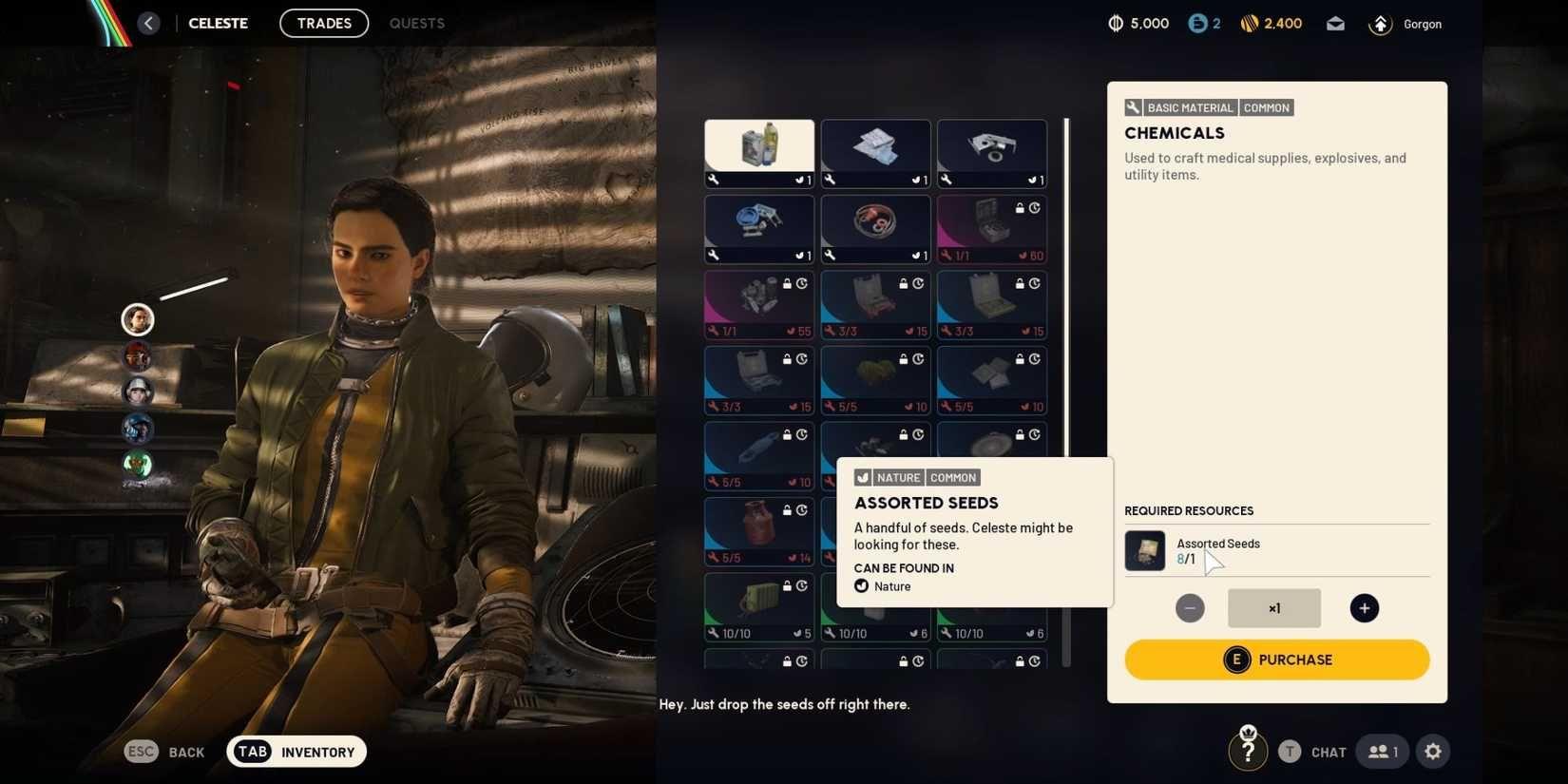Click the 5,000 credits currency icon
This screenshot has width=1568, height=784.
pos(1114,23)
